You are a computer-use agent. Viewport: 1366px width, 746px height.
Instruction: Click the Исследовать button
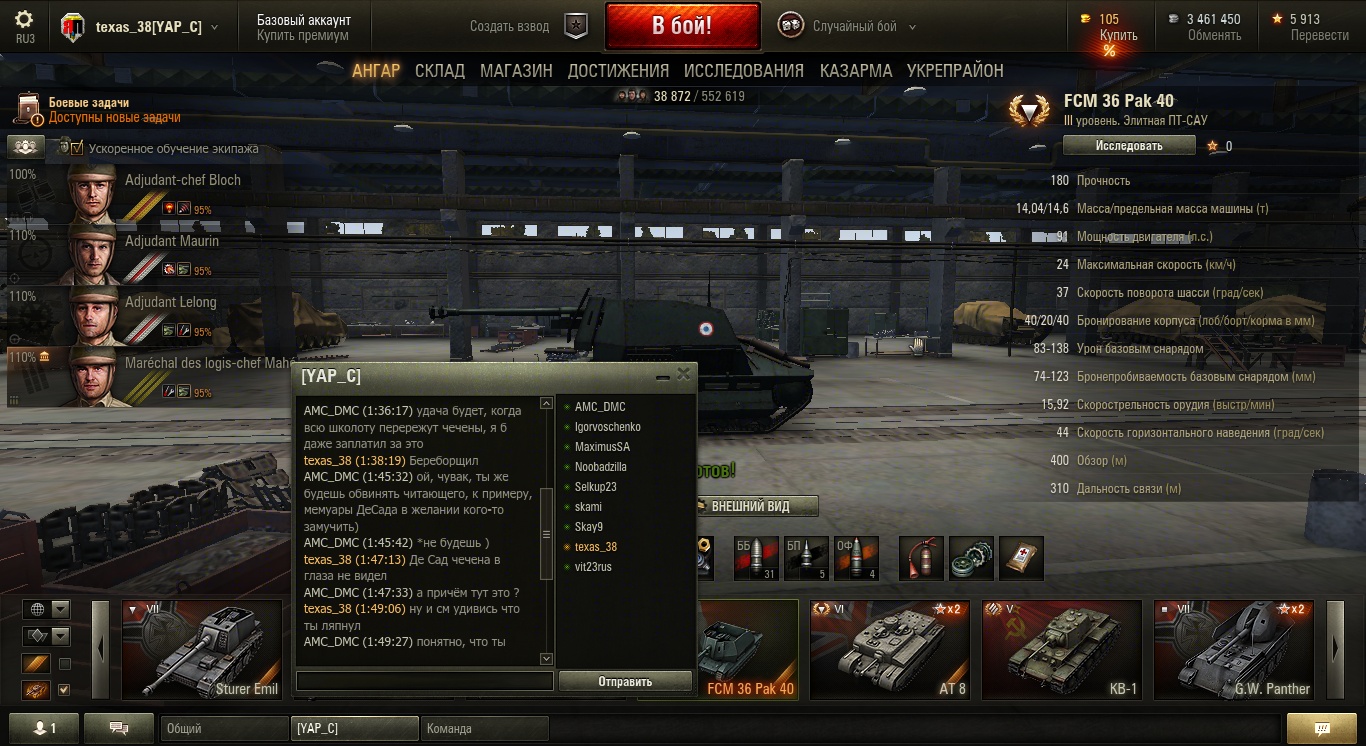click(x=1129, y=146)
